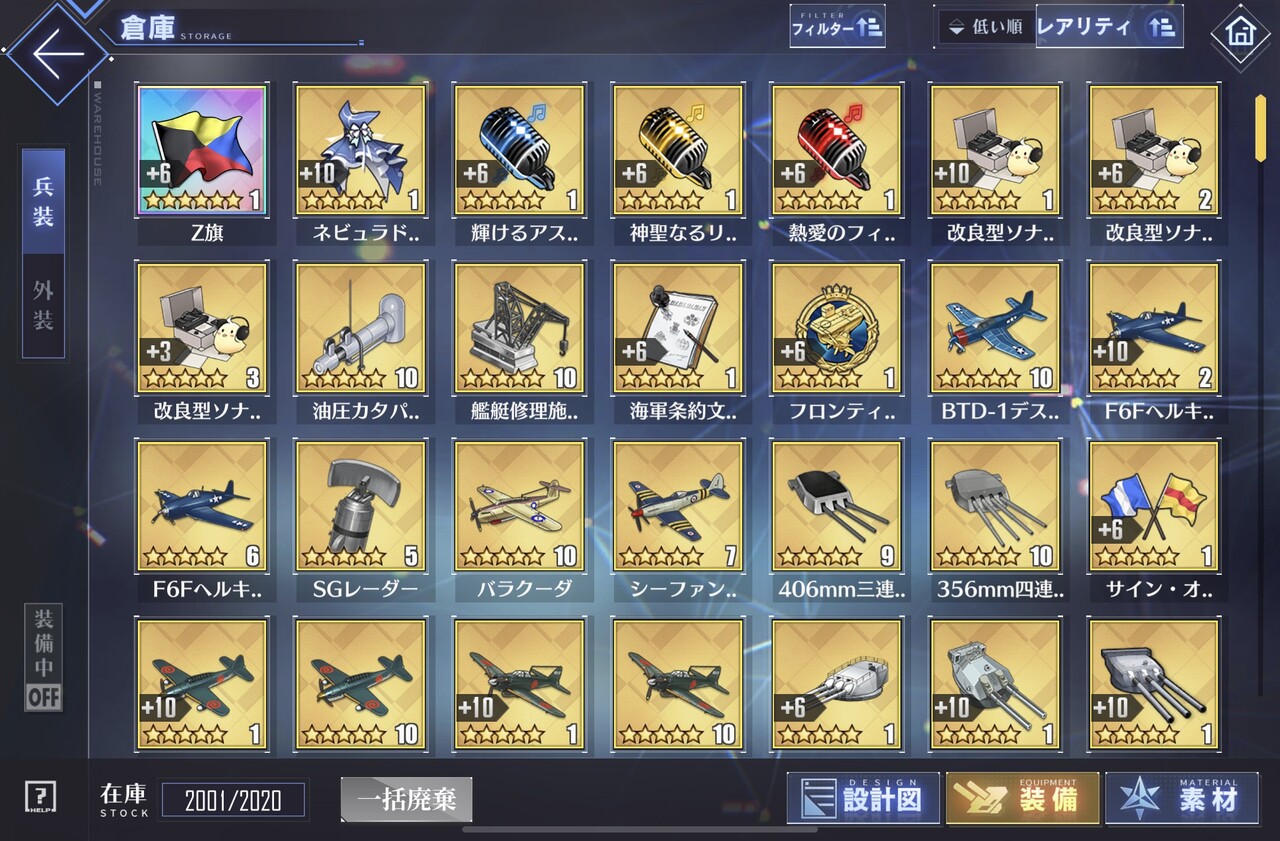Return to the home screen via house icon
Viewport: 1280px width, 841px height.
(1241, 33)
